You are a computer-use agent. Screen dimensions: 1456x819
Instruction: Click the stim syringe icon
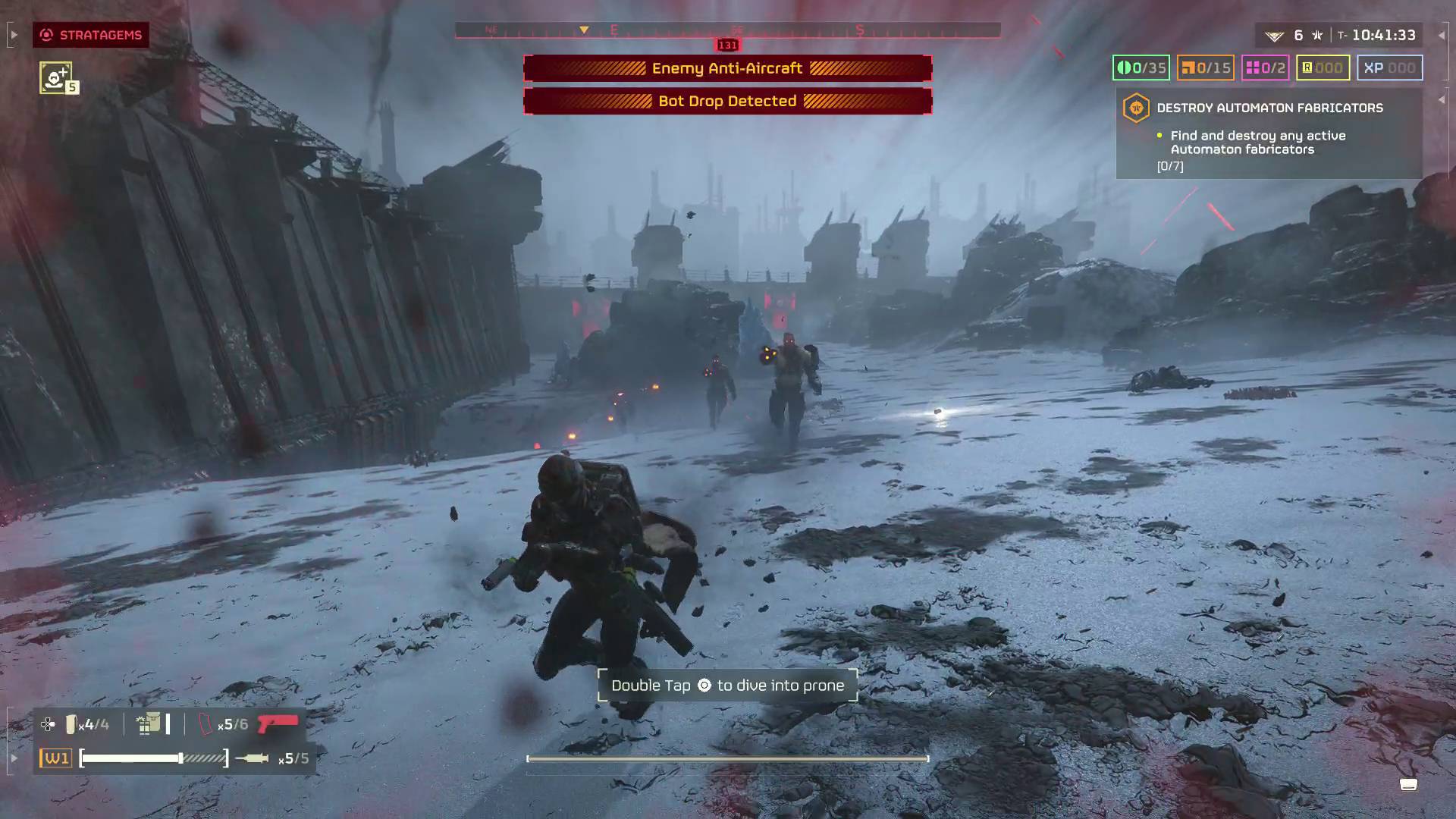pos(254,758)
